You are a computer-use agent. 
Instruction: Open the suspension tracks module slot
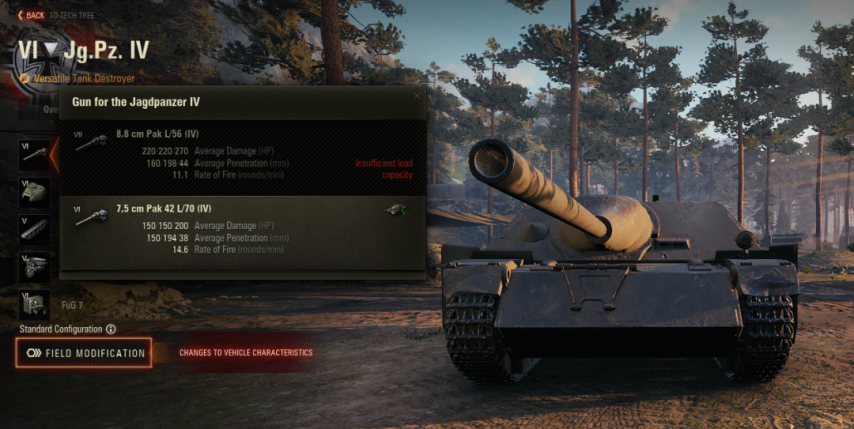click(x=34, y=228)
